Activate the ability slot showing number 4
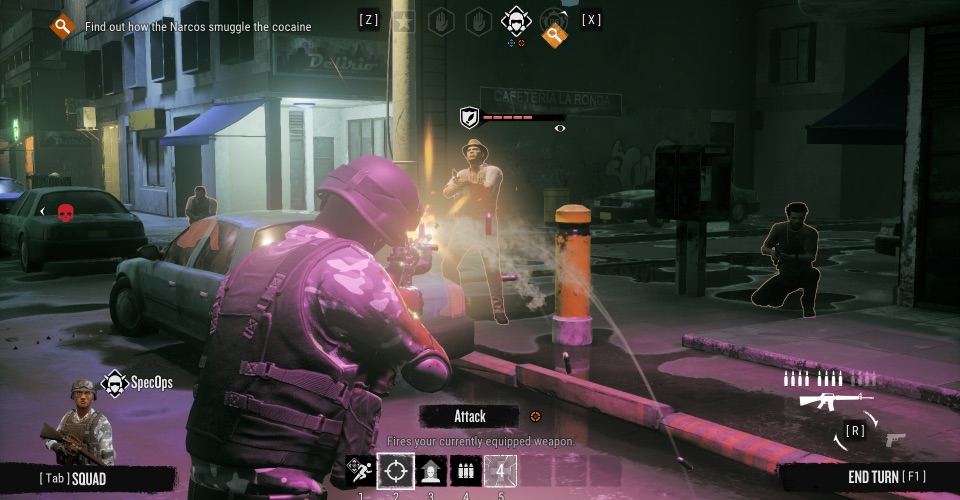 (x=500, y=470)
